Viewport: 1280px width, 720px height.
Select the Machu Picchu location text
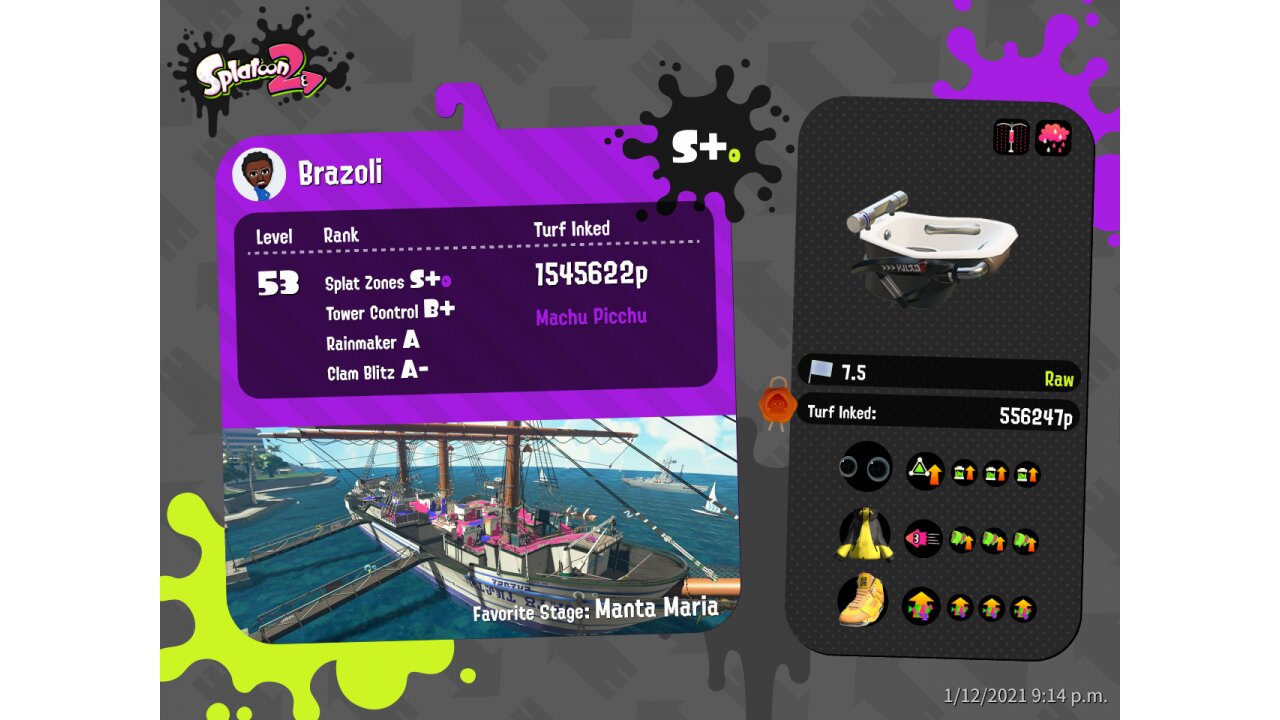pyautogui.click(x=591, y=317)
